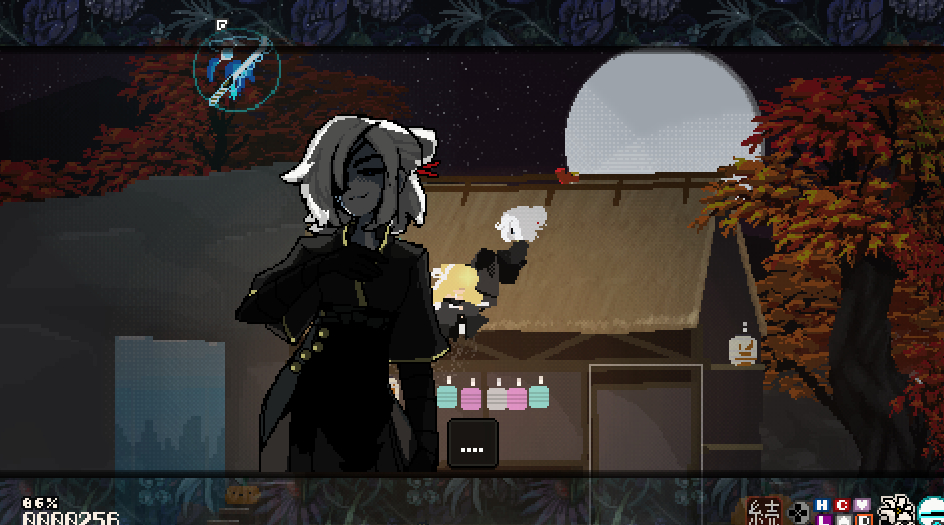Image resolution: width=944 pixels, height=525 pixels.
Task: Click the ellipsis speech bubble prompt
Action: pyautogui.click(x=472, y=443)
